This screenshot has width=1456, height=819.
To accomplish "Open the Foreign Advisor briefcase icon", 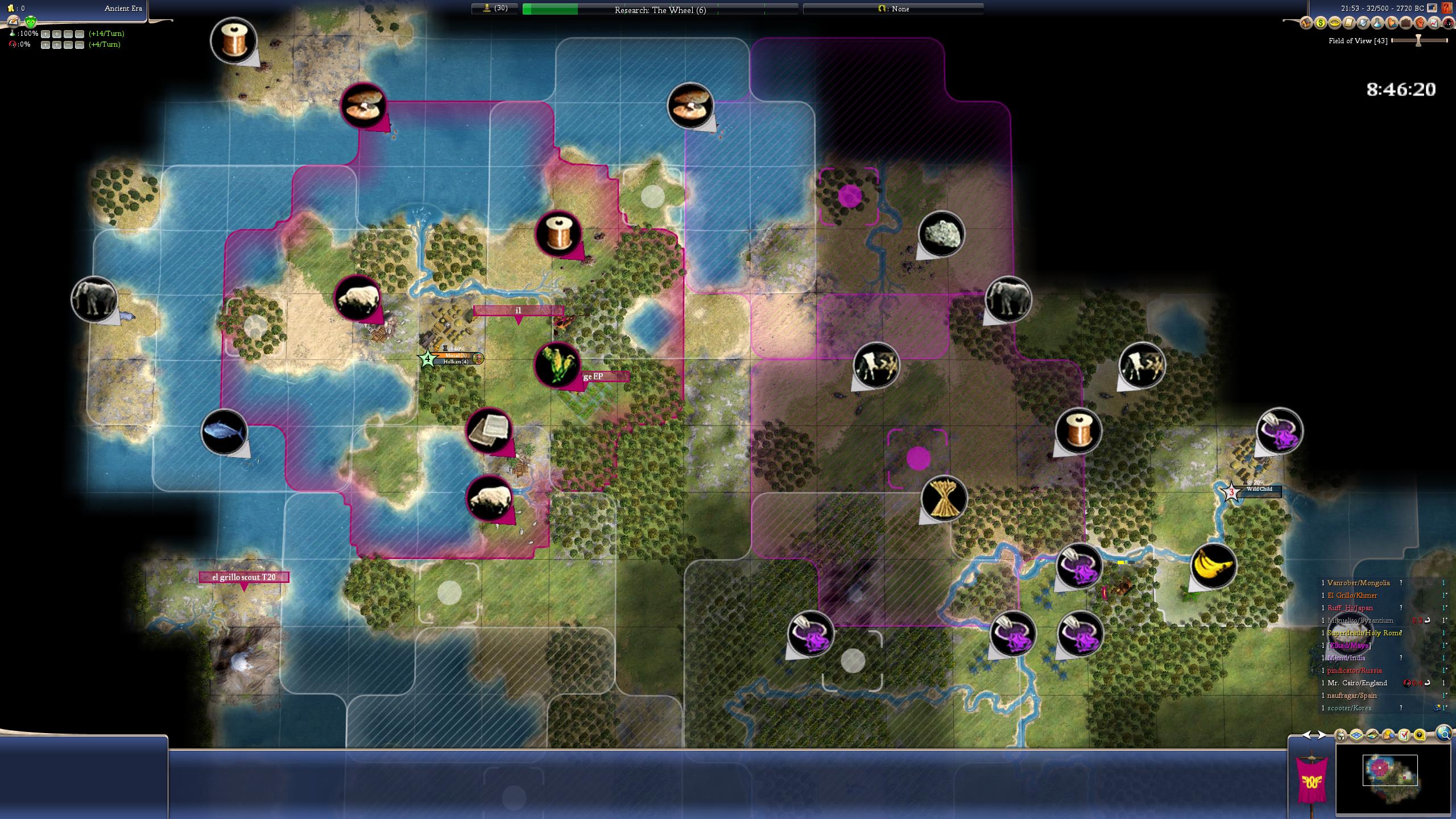I will 1405,23.
